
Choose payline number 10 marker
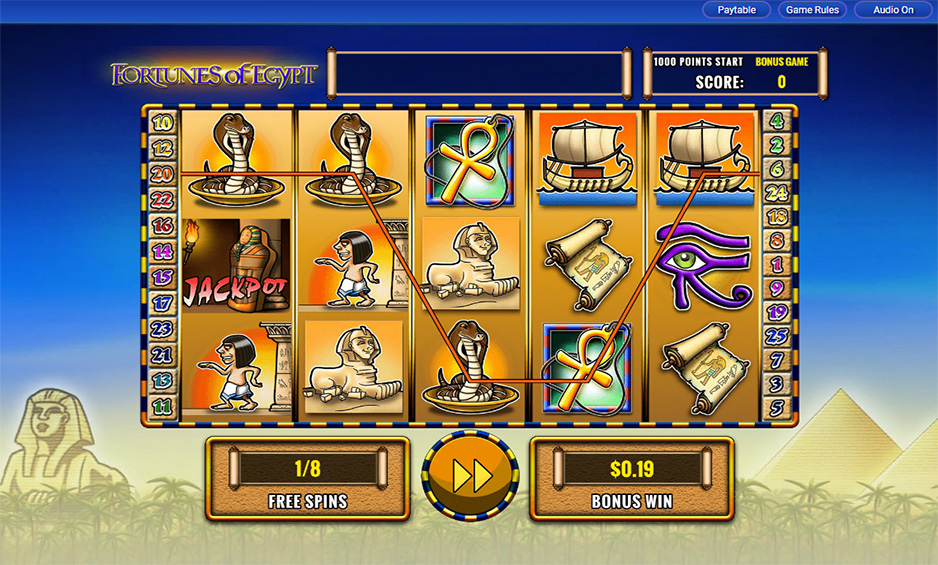point(162,123)
